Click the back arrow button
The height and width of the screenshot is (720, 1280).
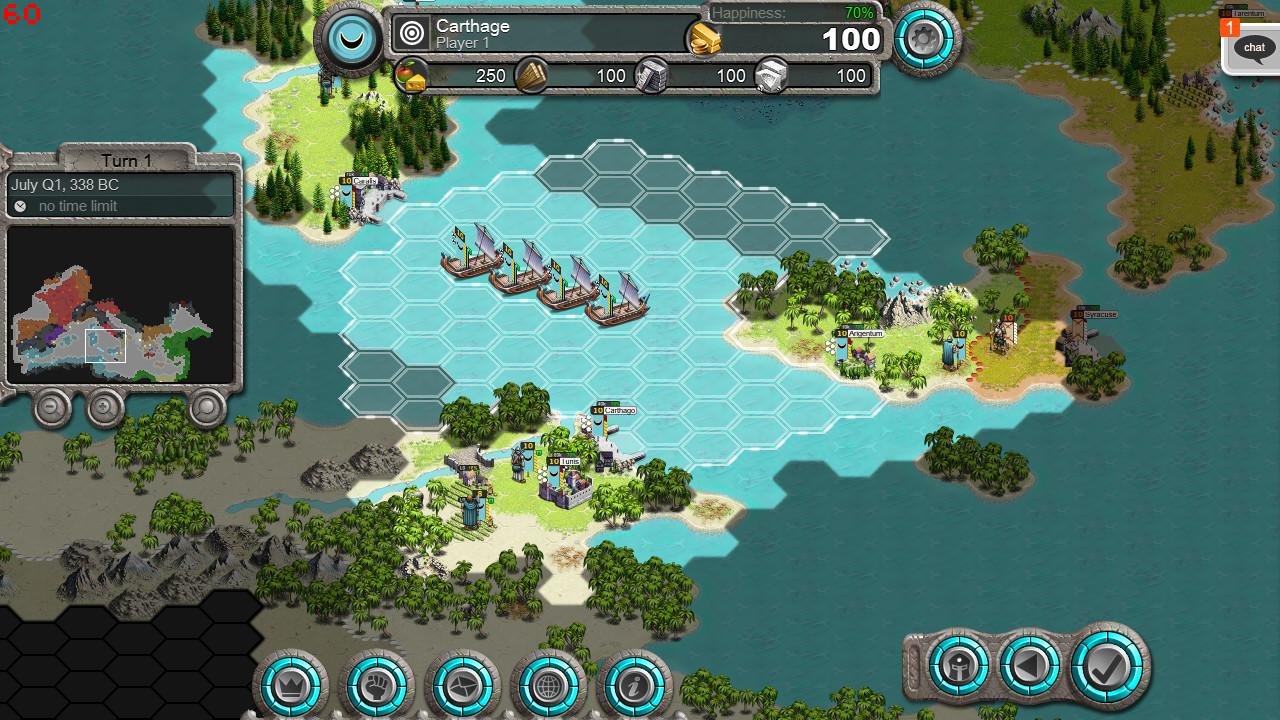[1030, 665]
